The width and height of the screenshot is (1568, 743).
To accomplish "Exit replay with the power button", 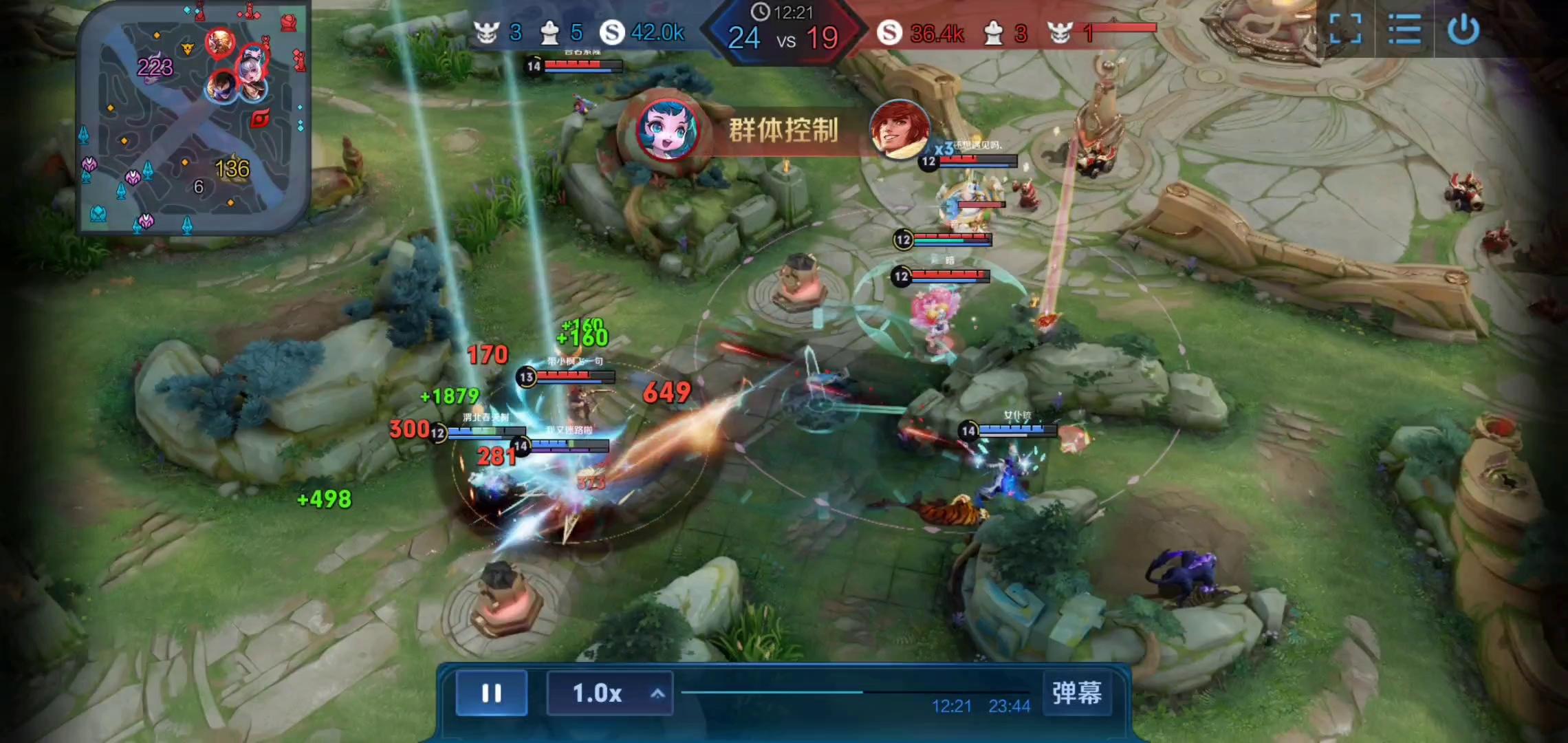I will point(1463,29).
